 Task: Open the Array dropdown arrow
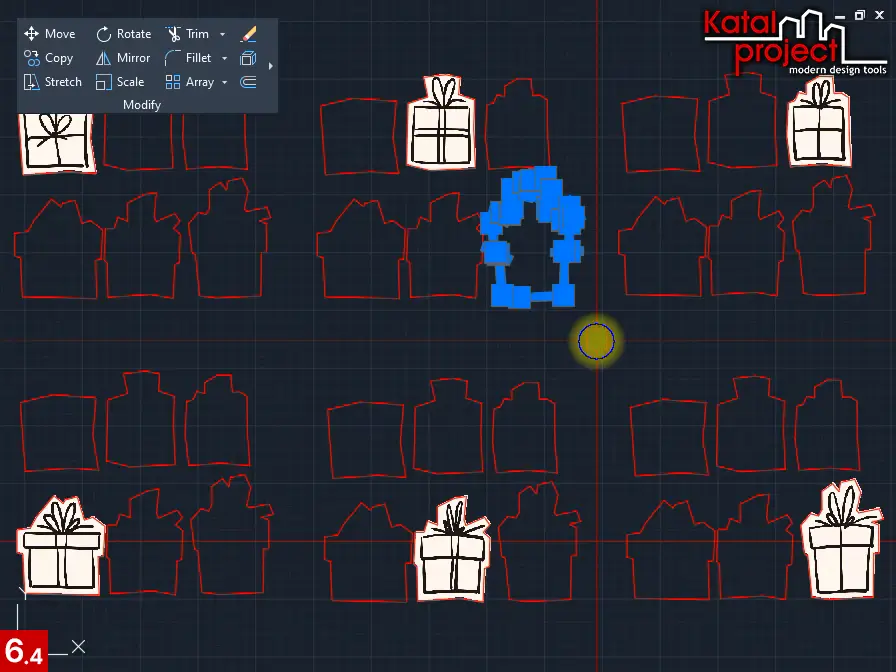224,82
